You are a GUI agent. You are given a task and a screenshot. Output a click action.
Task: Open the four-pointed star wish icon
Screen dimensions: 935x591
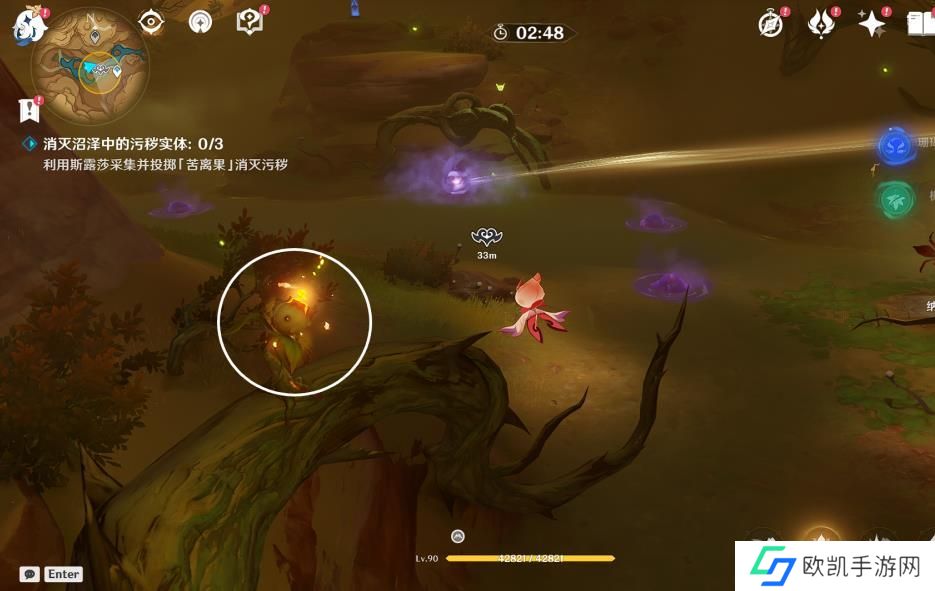click(872, 24)
